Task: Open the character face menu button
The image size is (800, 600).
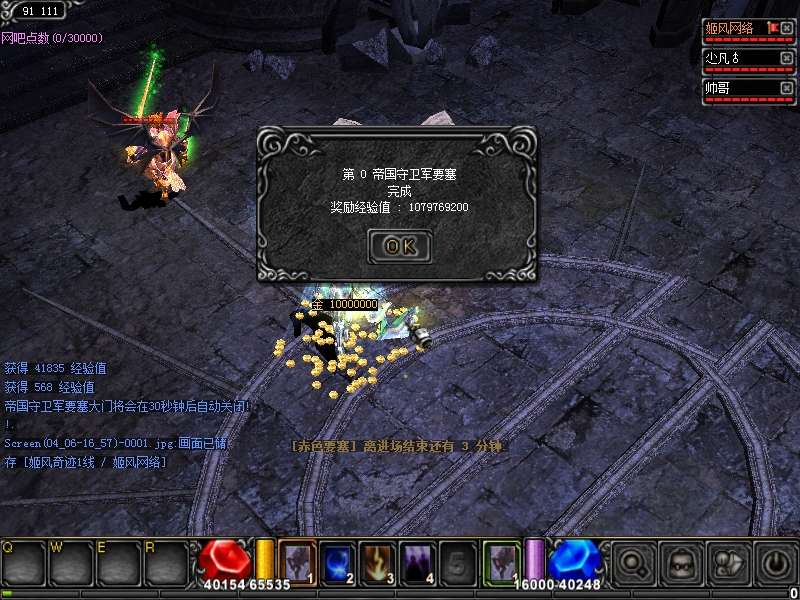Action: 679,563
